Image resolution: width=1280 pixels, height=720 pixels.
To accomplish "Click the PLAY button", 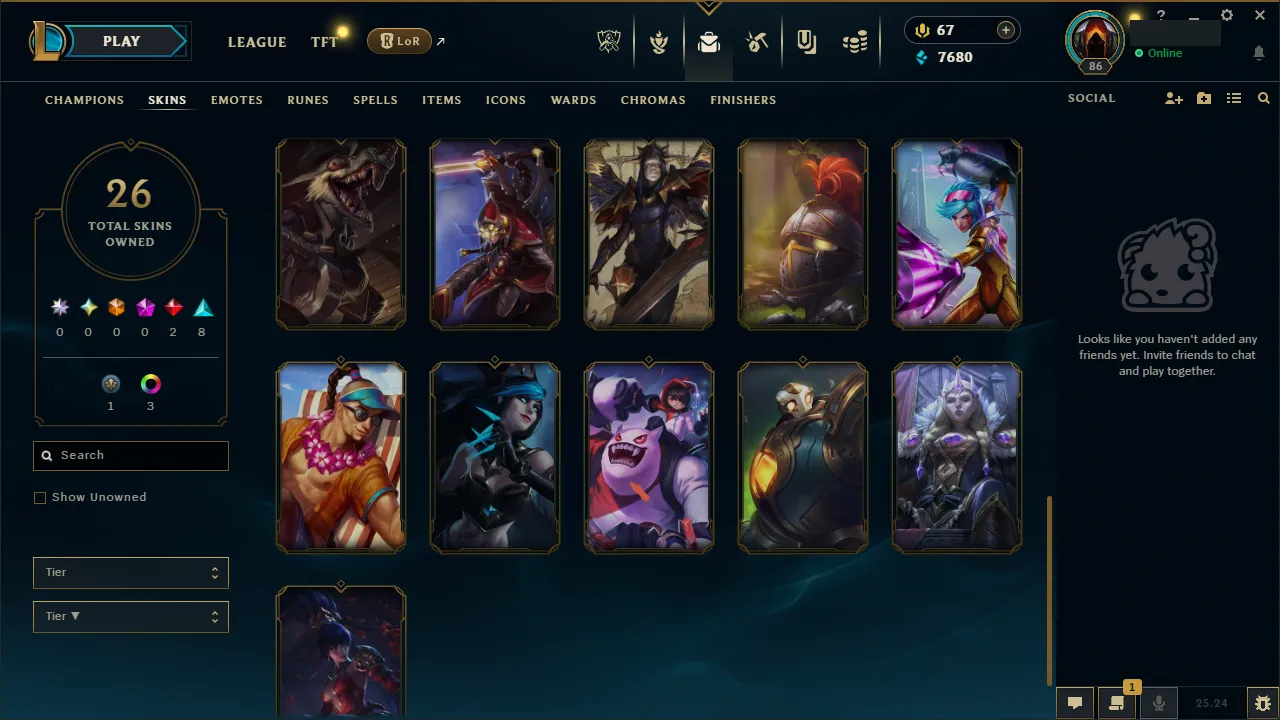I will coord(121,41).
